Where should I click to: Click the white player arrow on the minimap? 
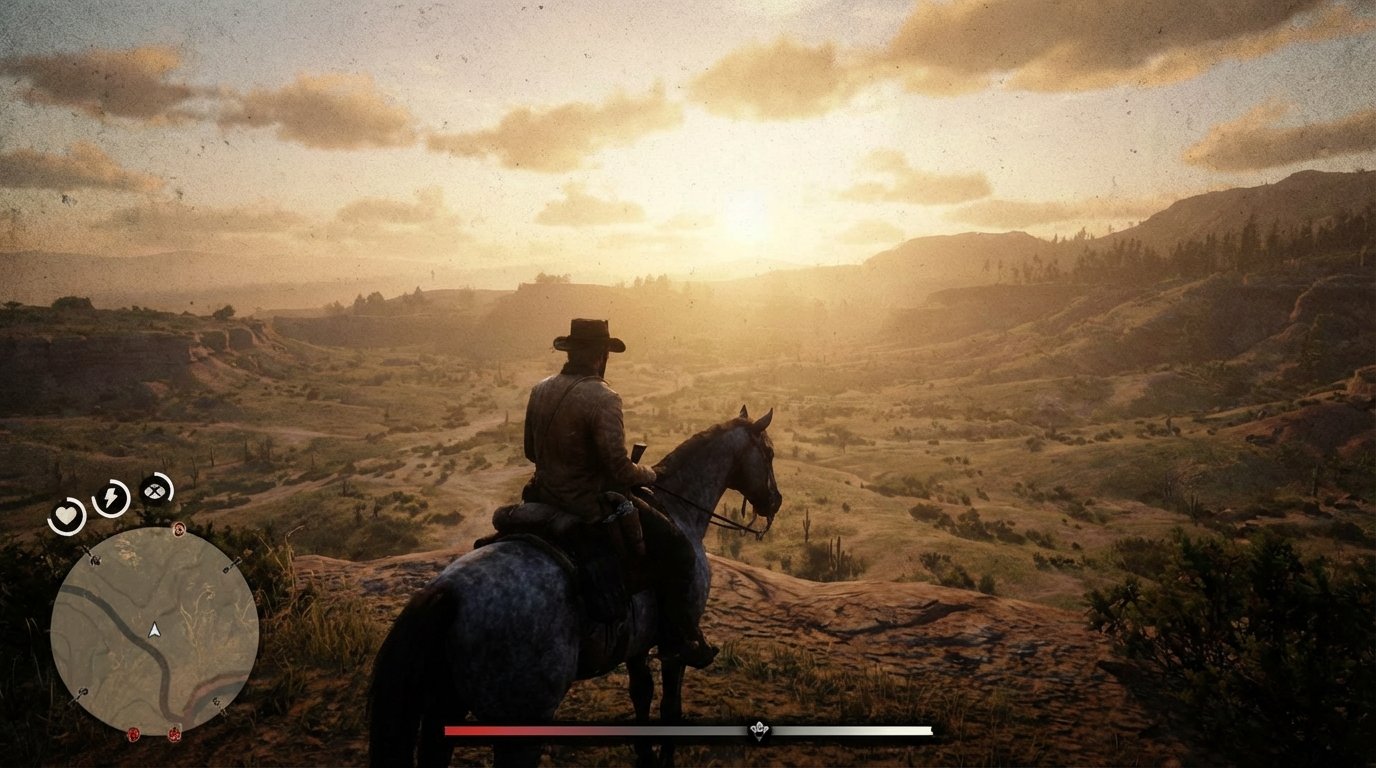(154, 631)
